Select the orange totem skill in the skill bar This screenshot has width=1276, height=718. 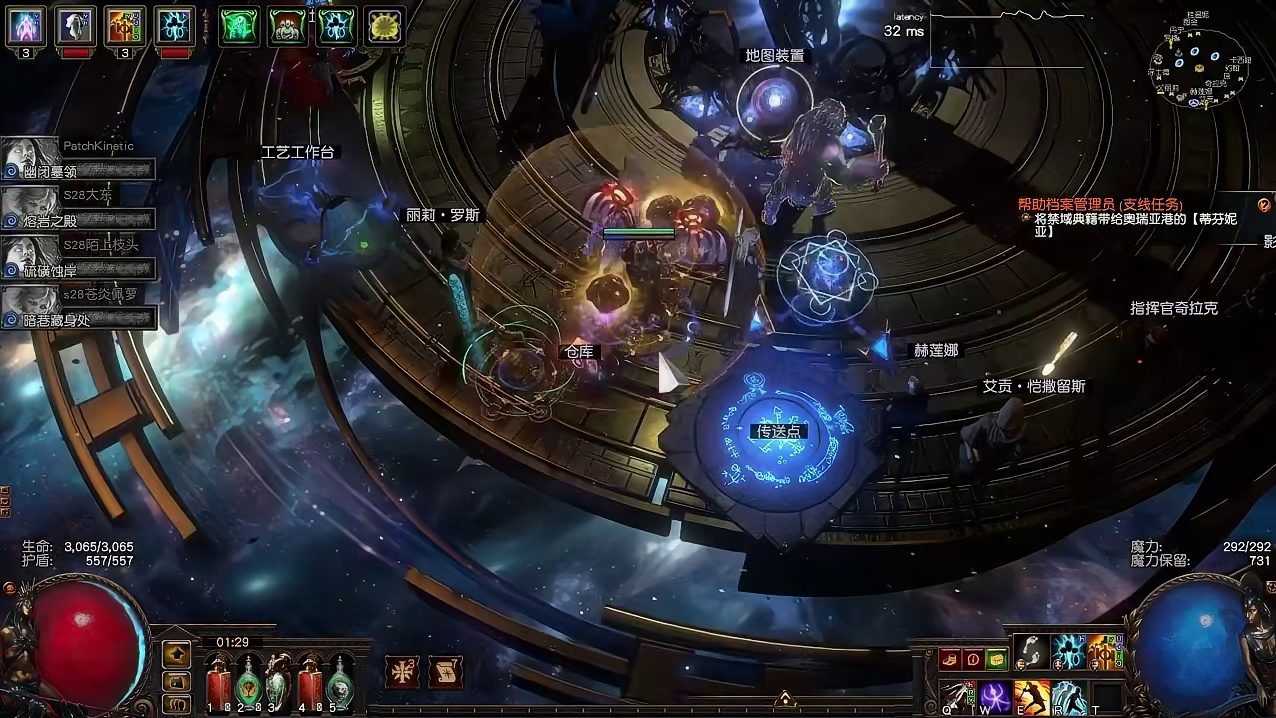(1103, 652)
